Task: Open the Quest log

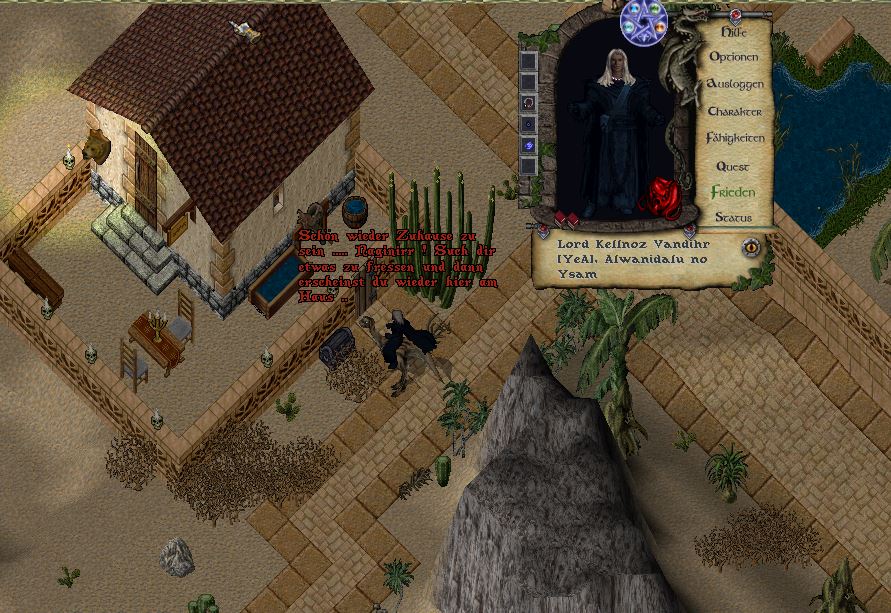Action: [733, 166]
